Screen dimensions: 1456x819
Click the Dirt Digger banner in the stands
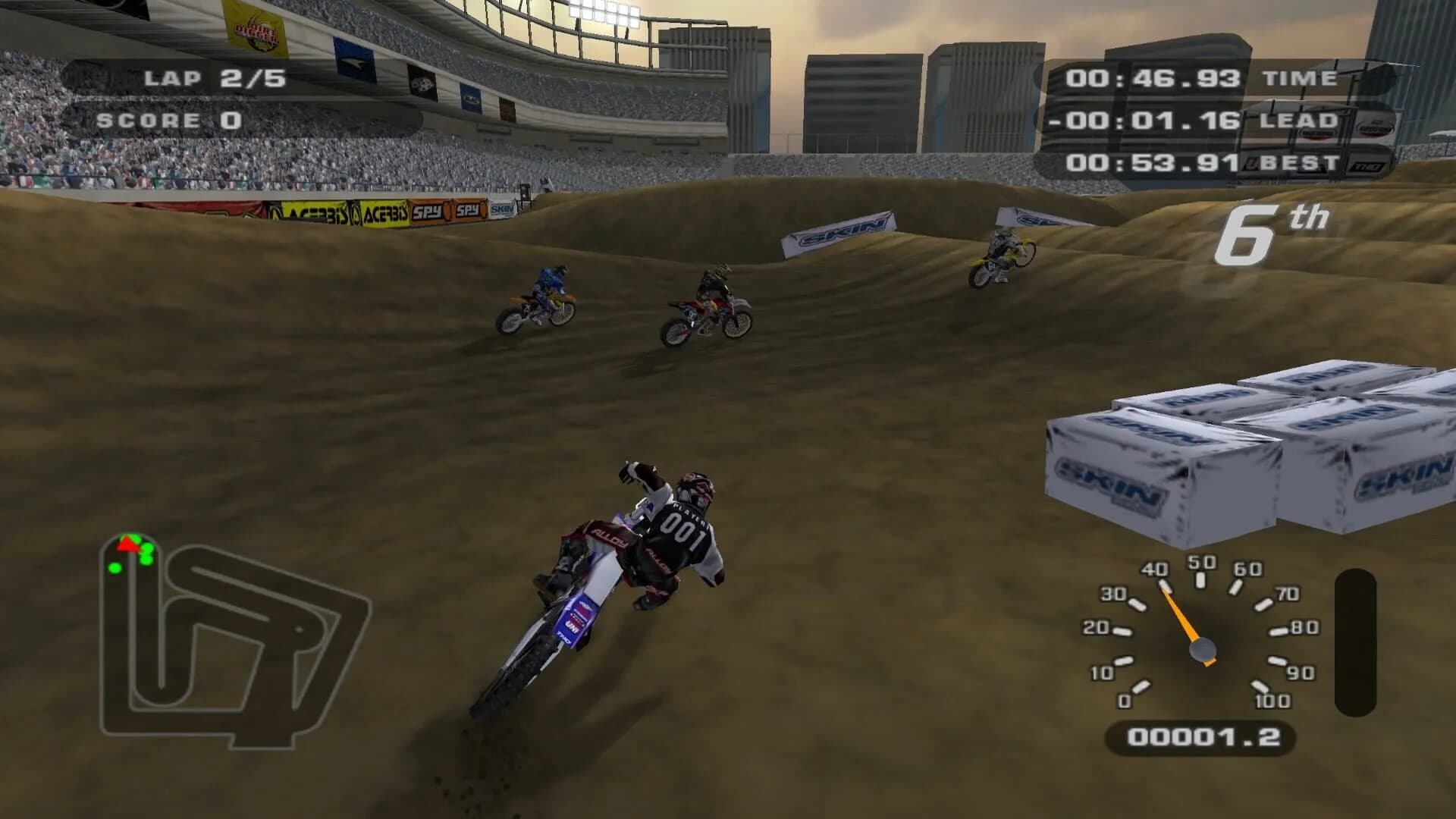(x=258, y=33)
